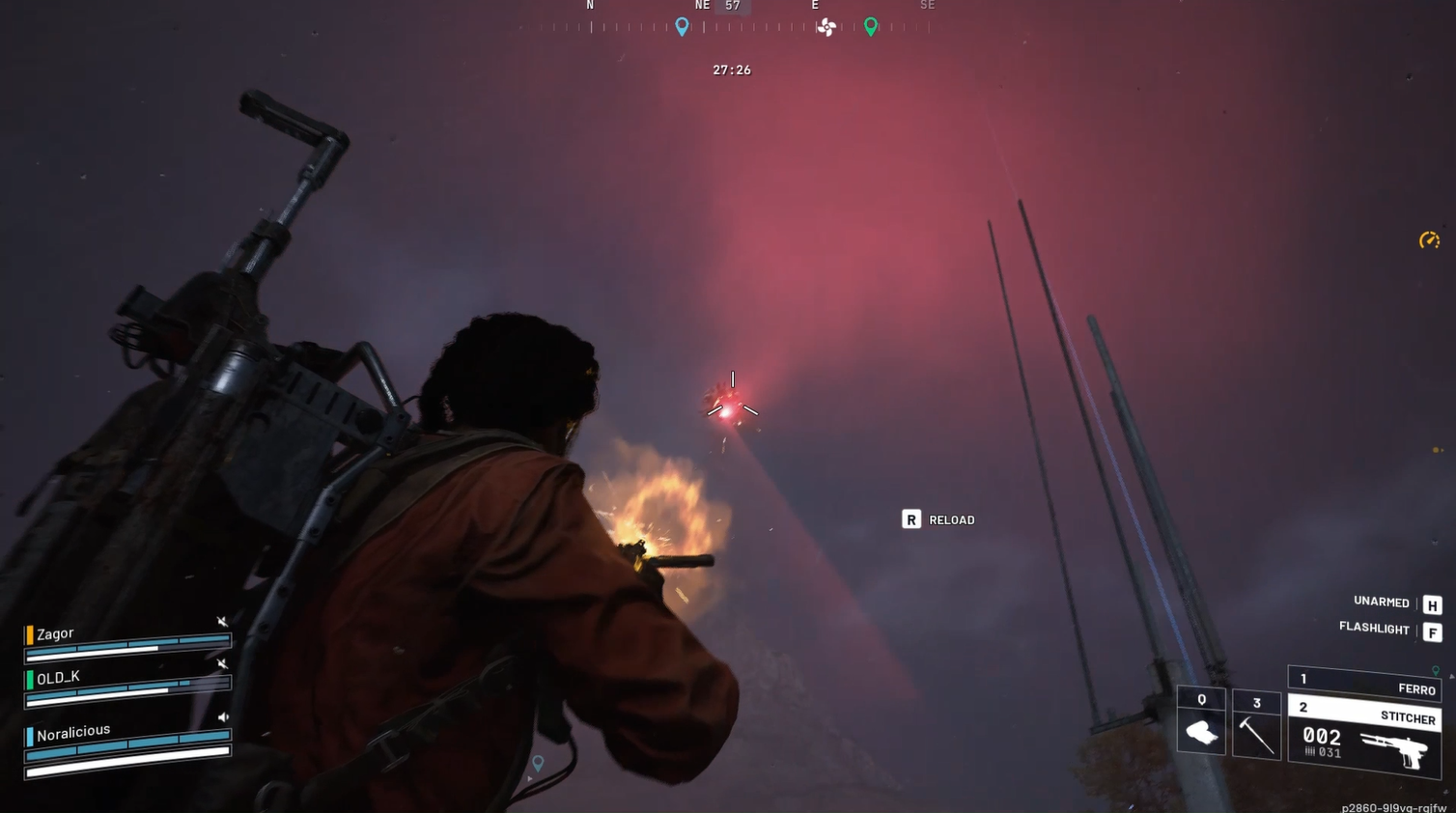Click the yellow gauge icon on the right edge
The height and width of the screenshot is (813, 1456).
click(1429, 240)
